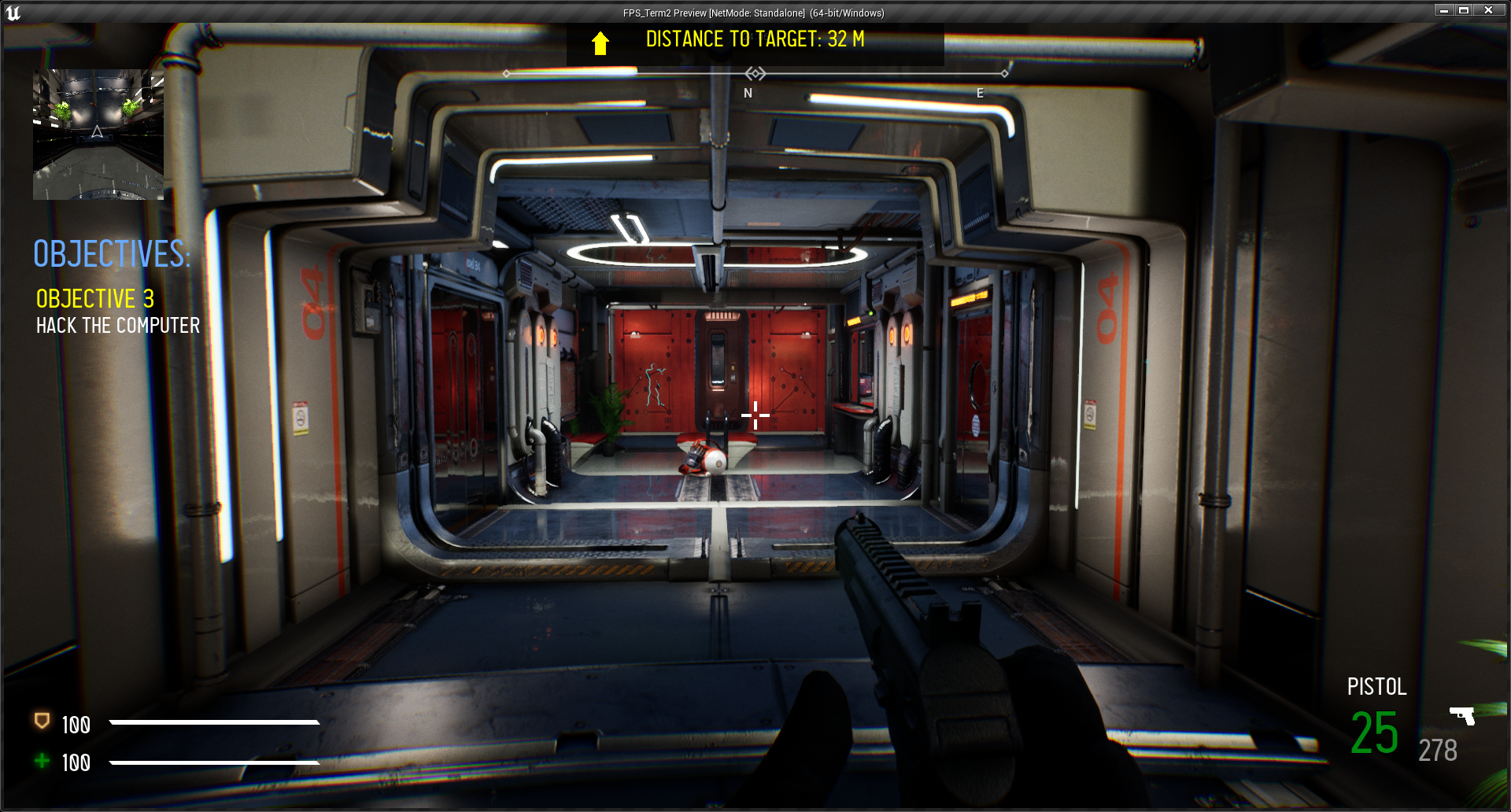This screenshot has height=812, width=1511.
Task: Maximize the preview window
Action: pos(1465,10)
